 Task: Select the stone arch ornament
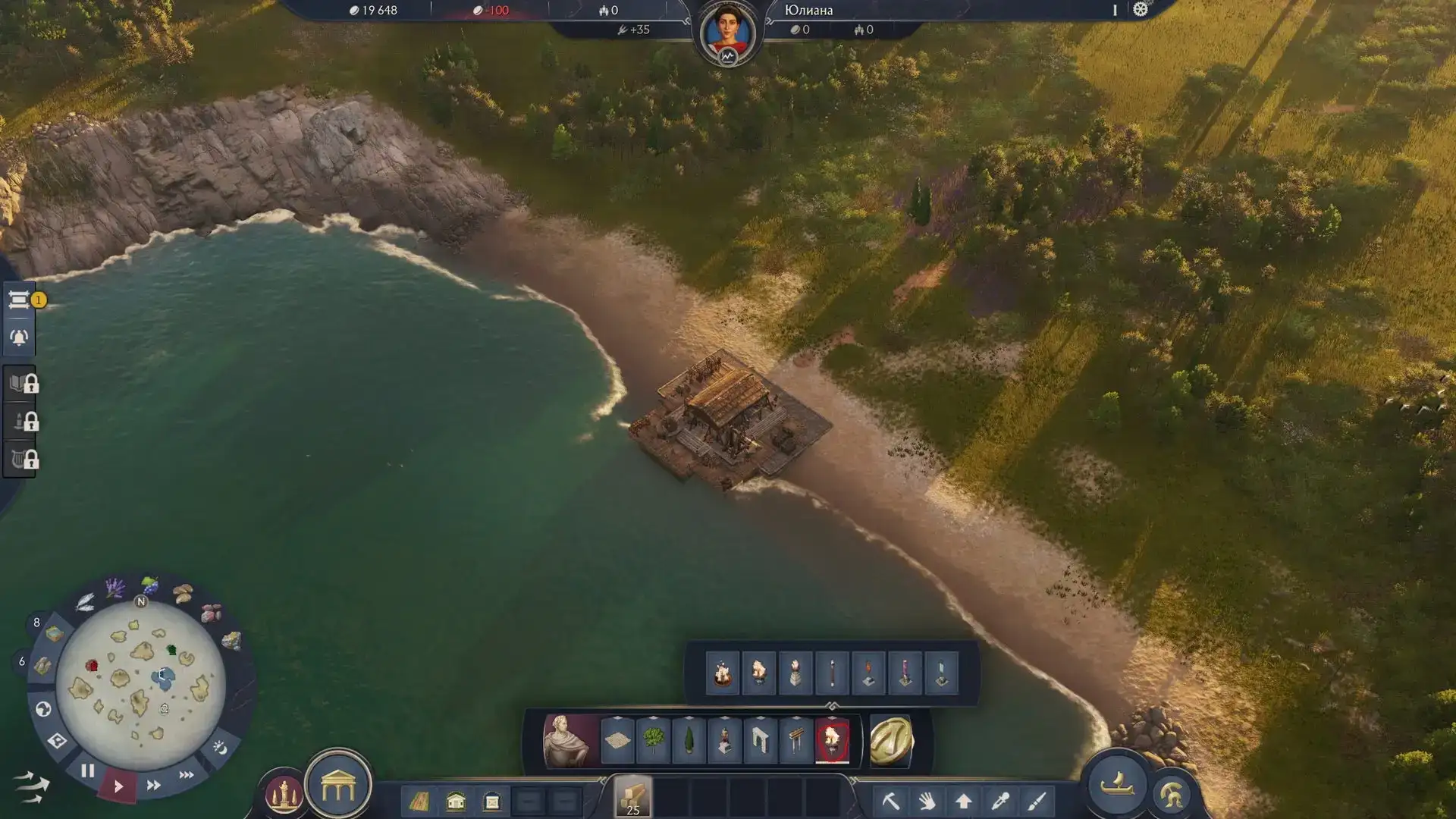point(760,740)
